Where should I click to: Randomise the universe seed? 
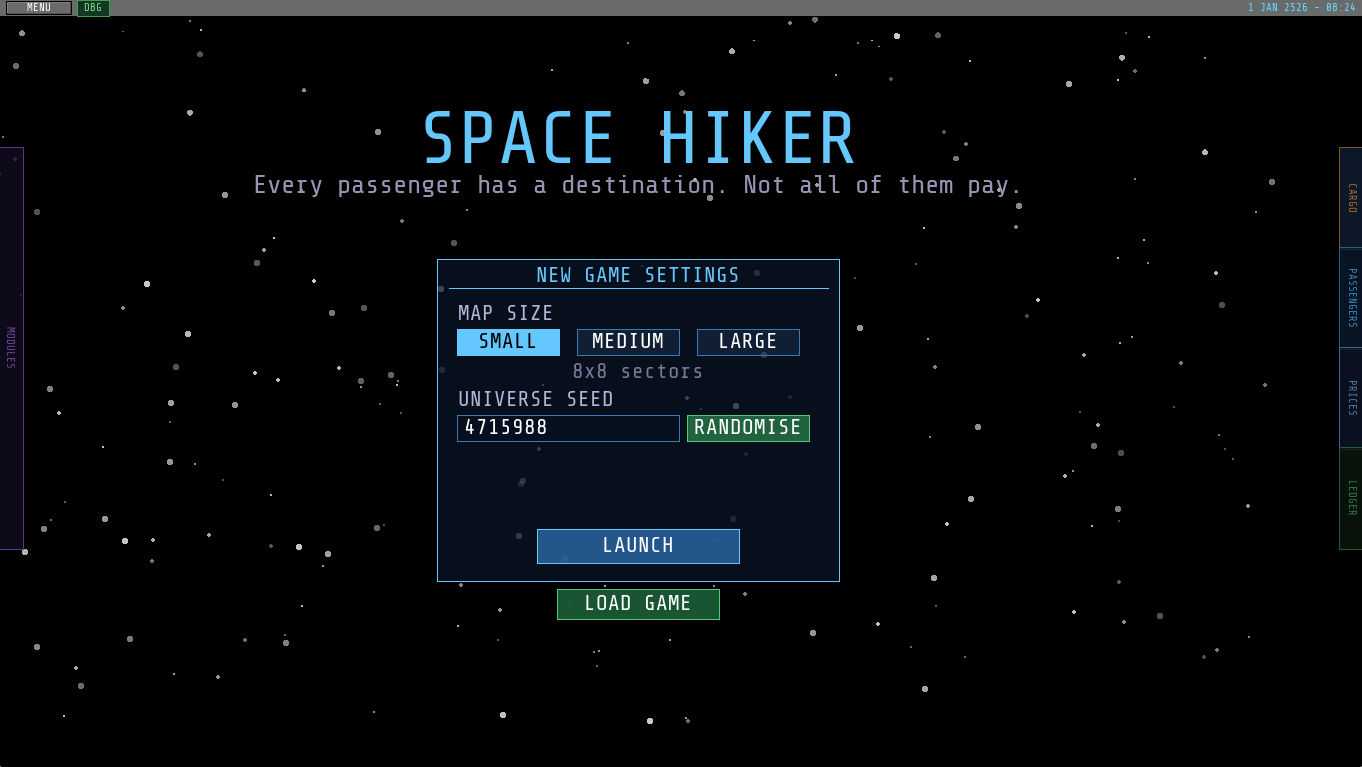[x=748, y=428]
